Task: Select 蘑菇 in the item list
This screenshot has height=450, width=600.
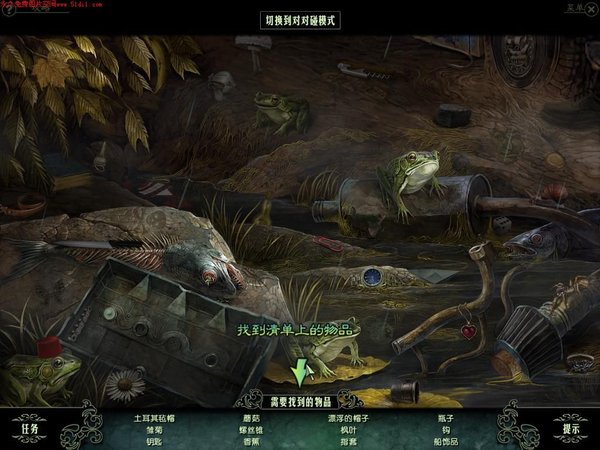Action: pos(252,417)
